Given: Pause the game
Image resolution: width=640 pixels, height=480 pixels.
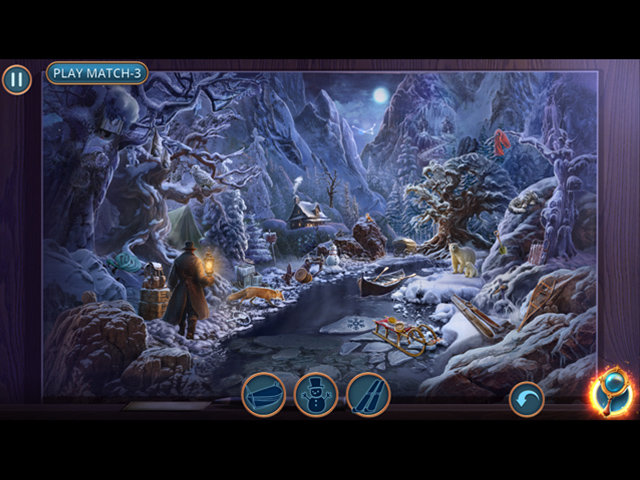Looking at the screenshot, I should pos(16,80).
